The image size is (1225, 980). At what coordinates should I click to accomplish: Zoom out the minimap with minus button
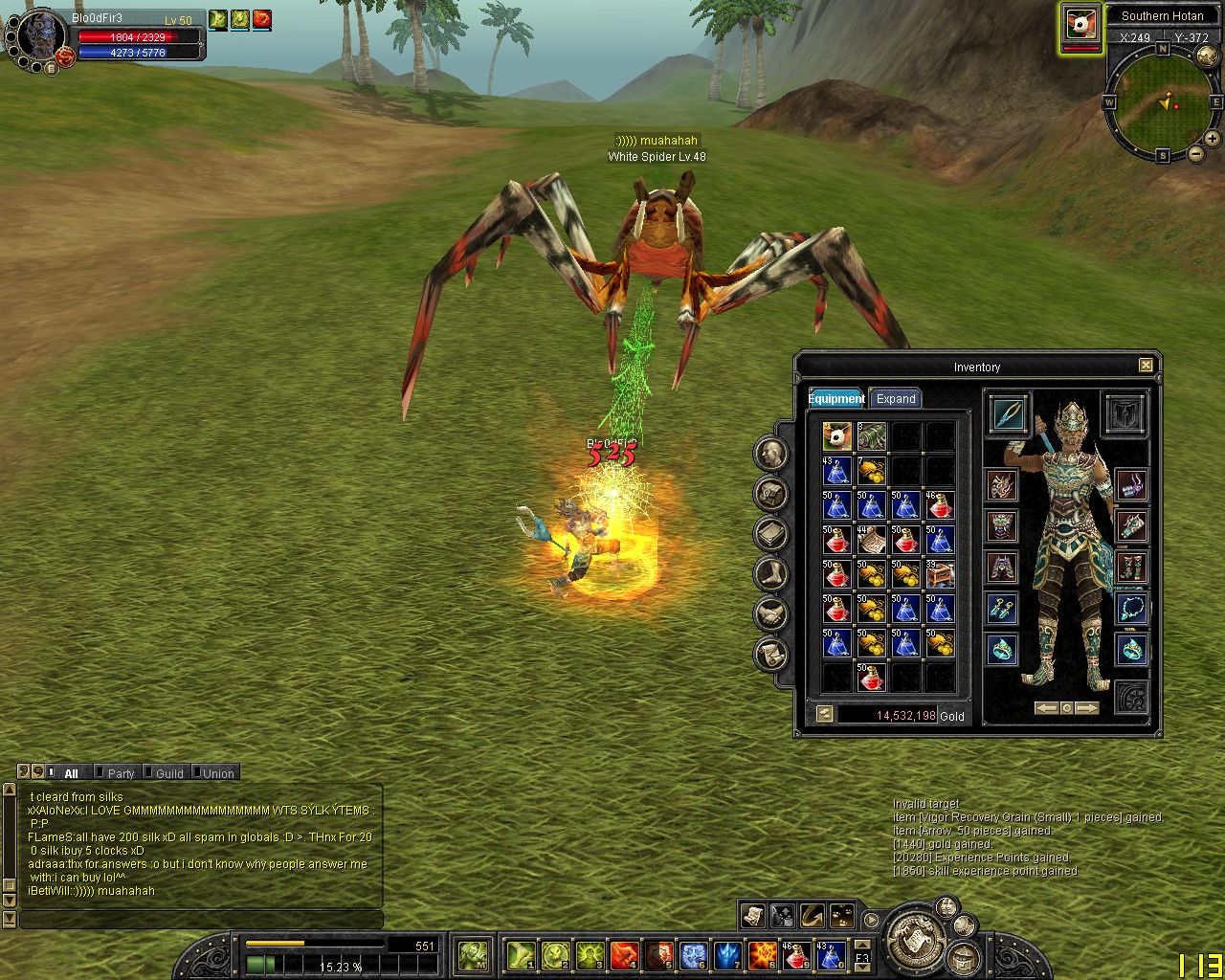[1195, 153]
